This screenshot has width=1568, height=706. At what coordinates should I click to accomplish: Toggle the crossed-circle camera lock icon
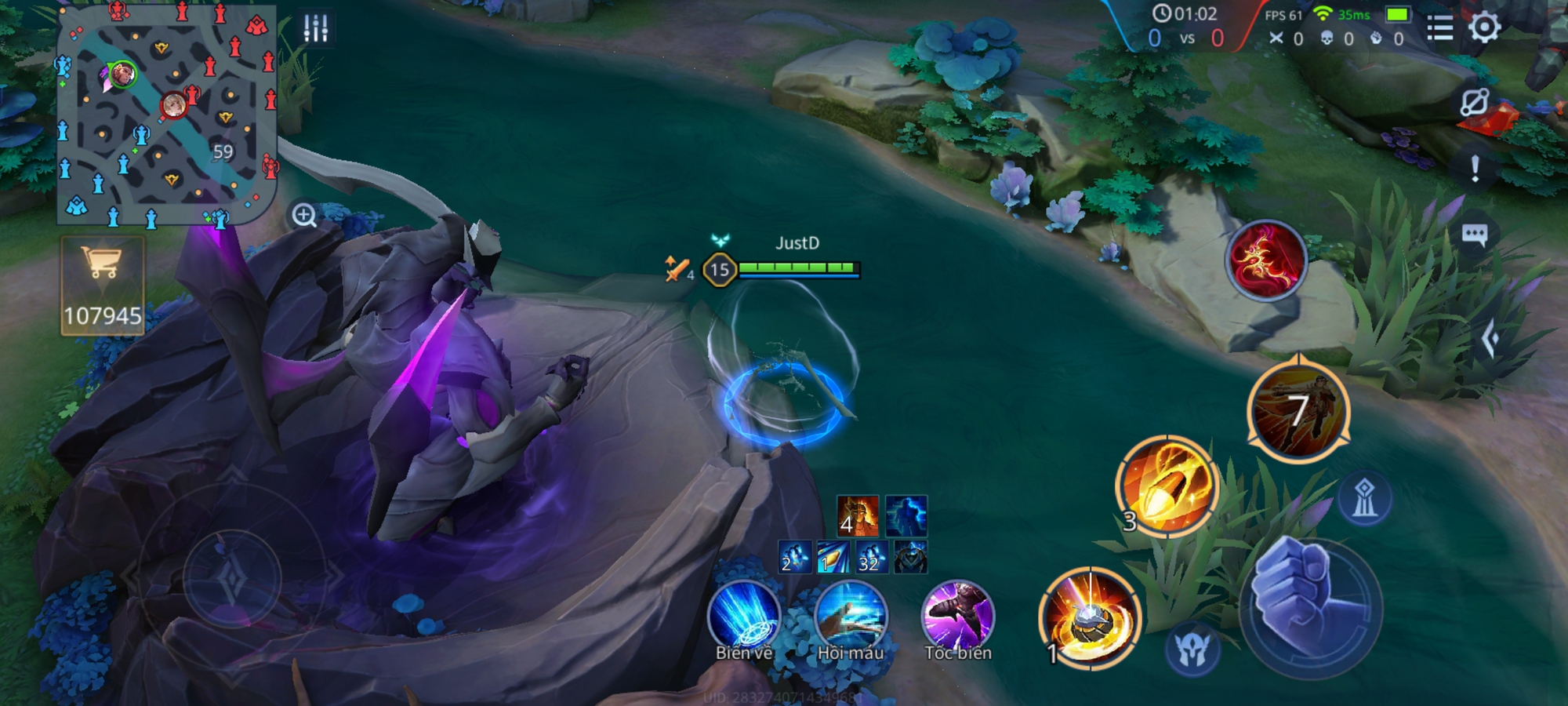(x=1474, y=103)
